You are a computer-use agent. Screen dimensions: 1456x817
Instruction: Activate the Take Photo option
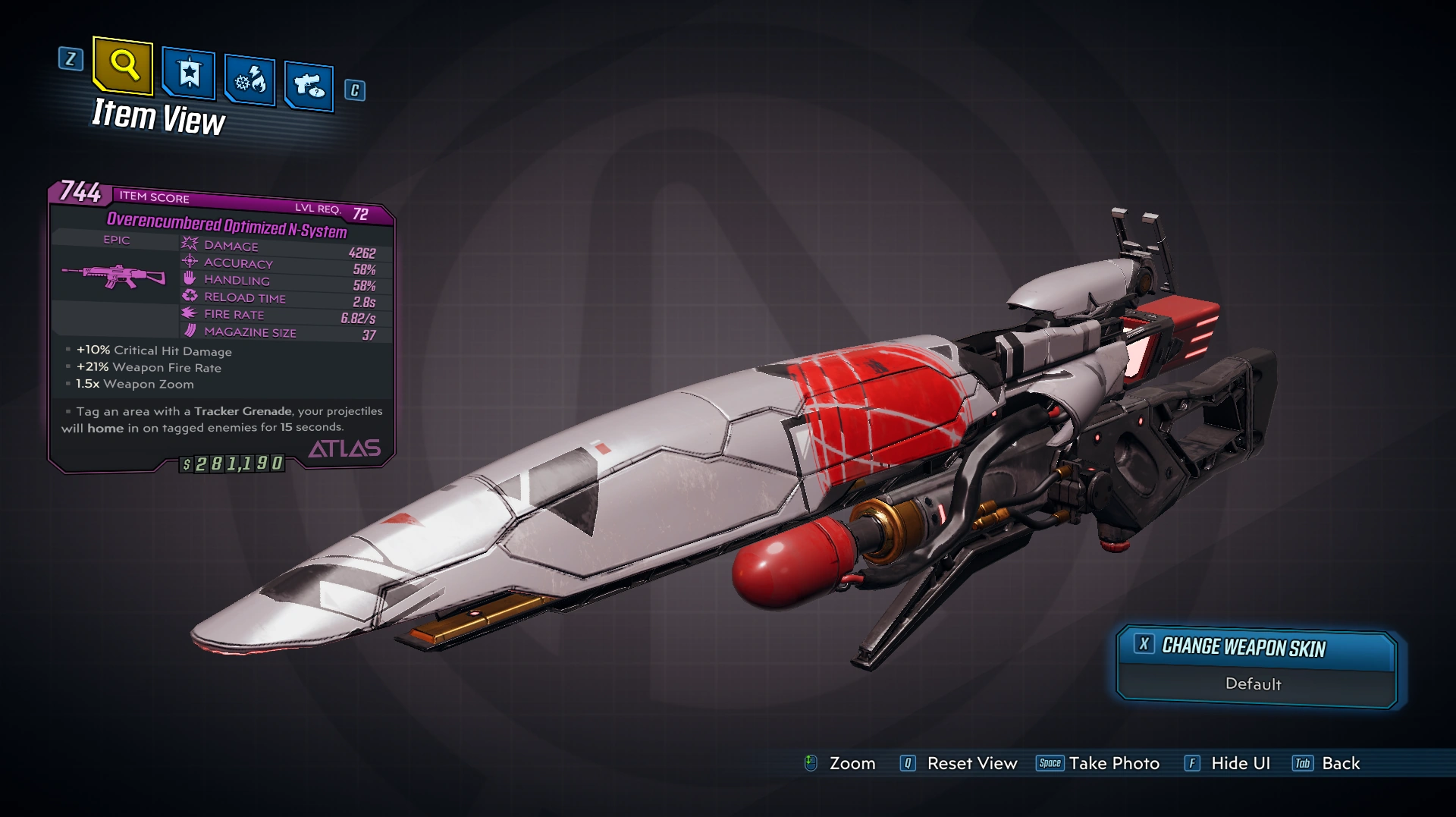pyautogui.click(x=1098, y=763)
